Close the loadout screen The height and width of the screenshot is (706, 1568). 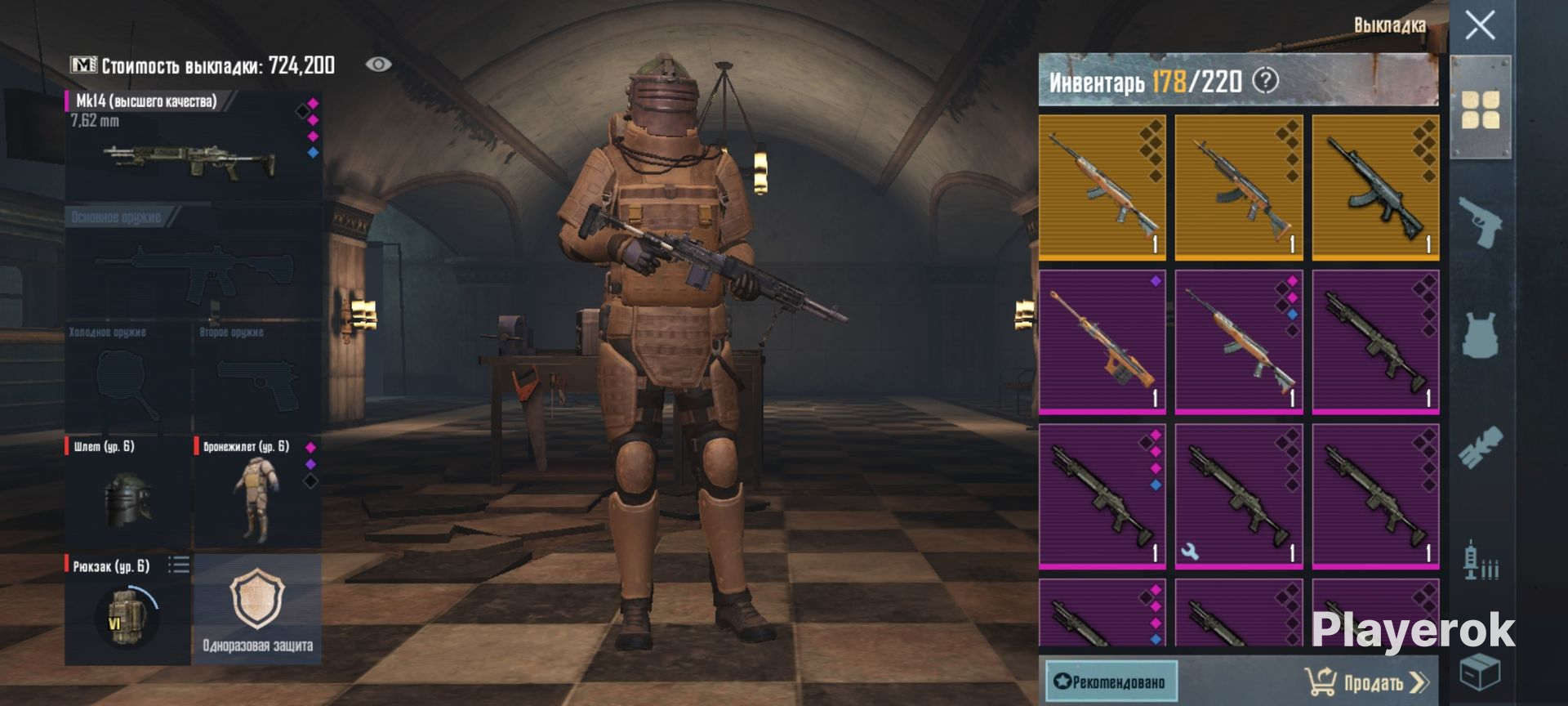pos(1480,25)
